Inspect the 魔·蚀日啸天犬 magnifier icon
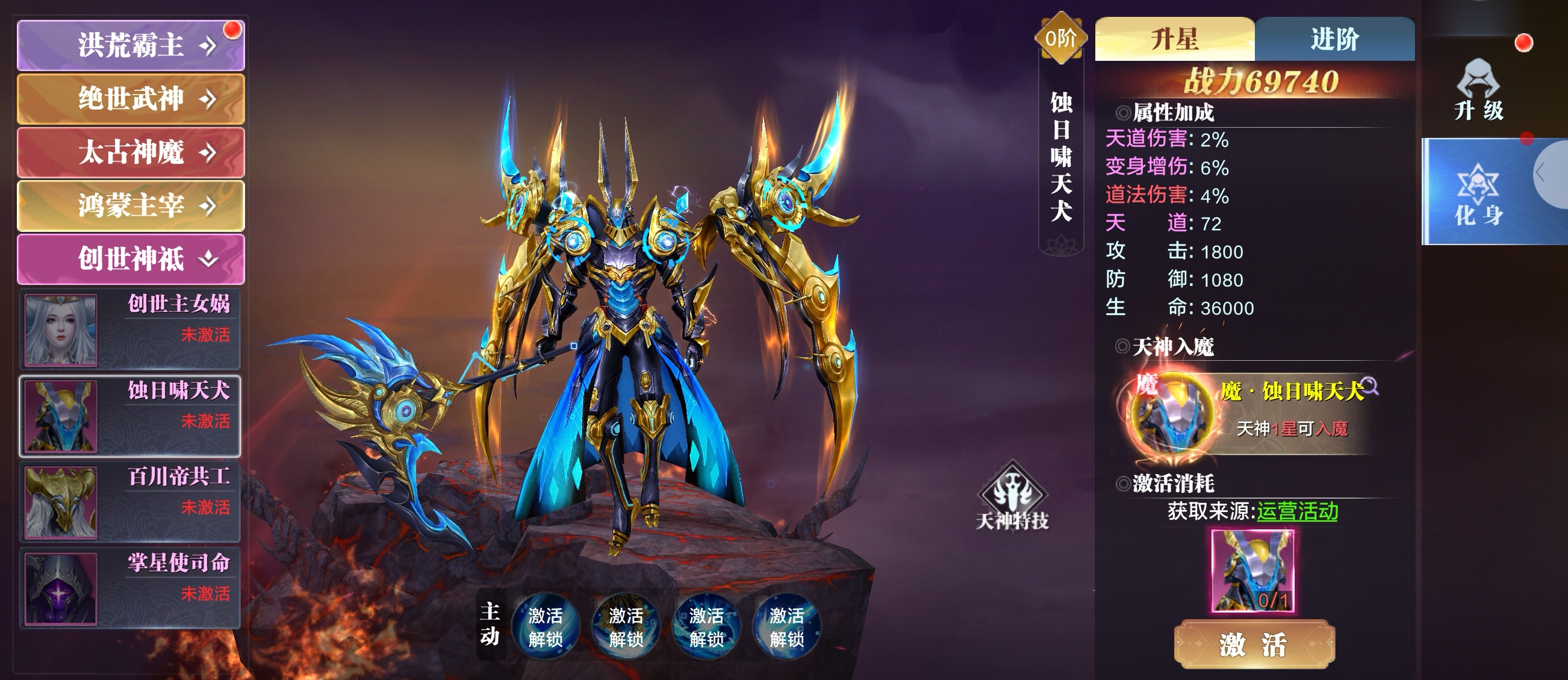This screenshot has width=1568, height=680. pyautogui.click(x=1369, y=386)
